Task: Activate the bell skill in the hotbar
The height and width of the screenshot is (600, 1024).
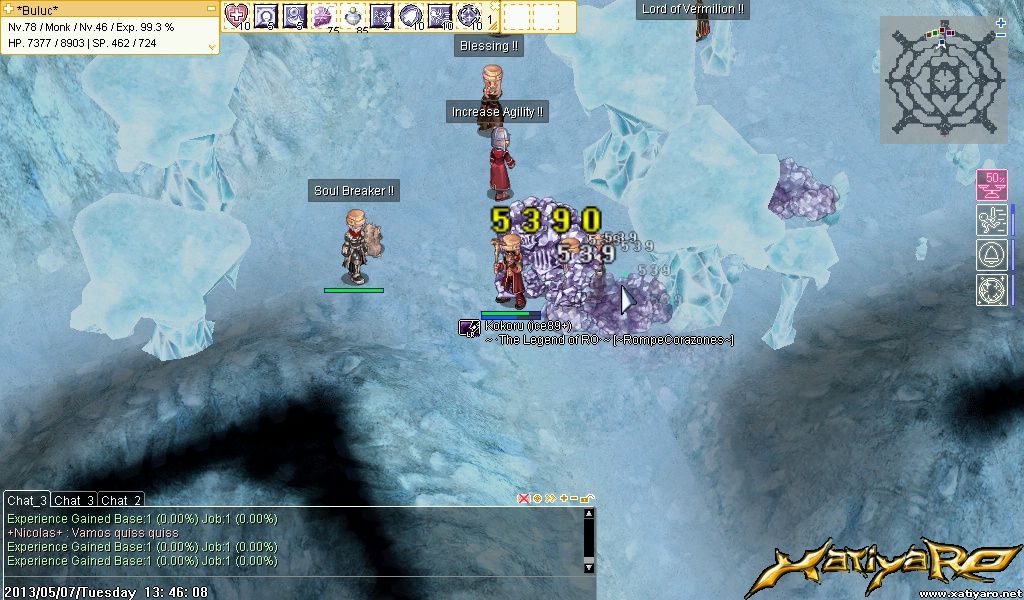Action: tap(411, 15)
